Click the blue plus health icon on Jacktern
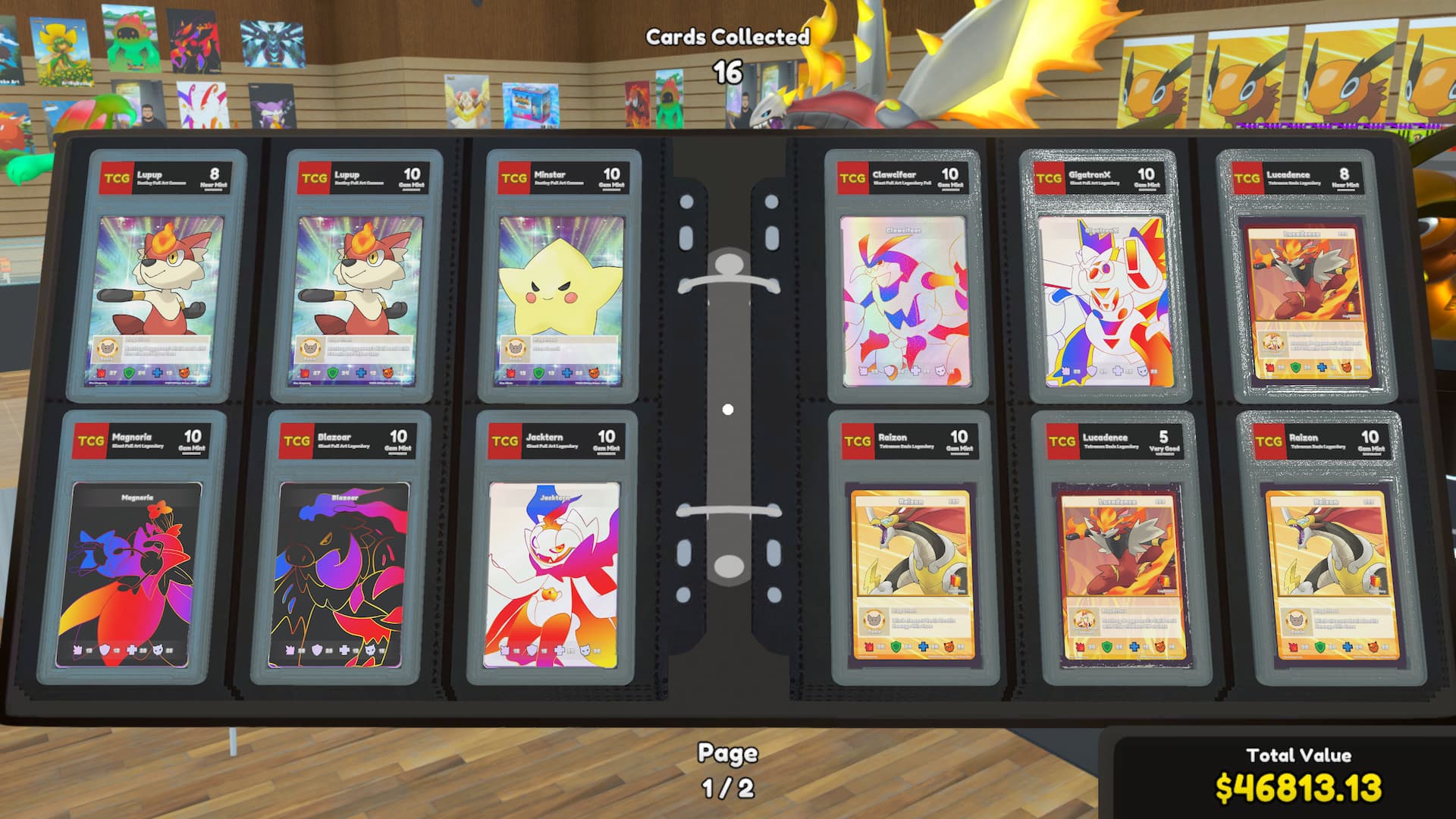 click(x=559, y=650)
